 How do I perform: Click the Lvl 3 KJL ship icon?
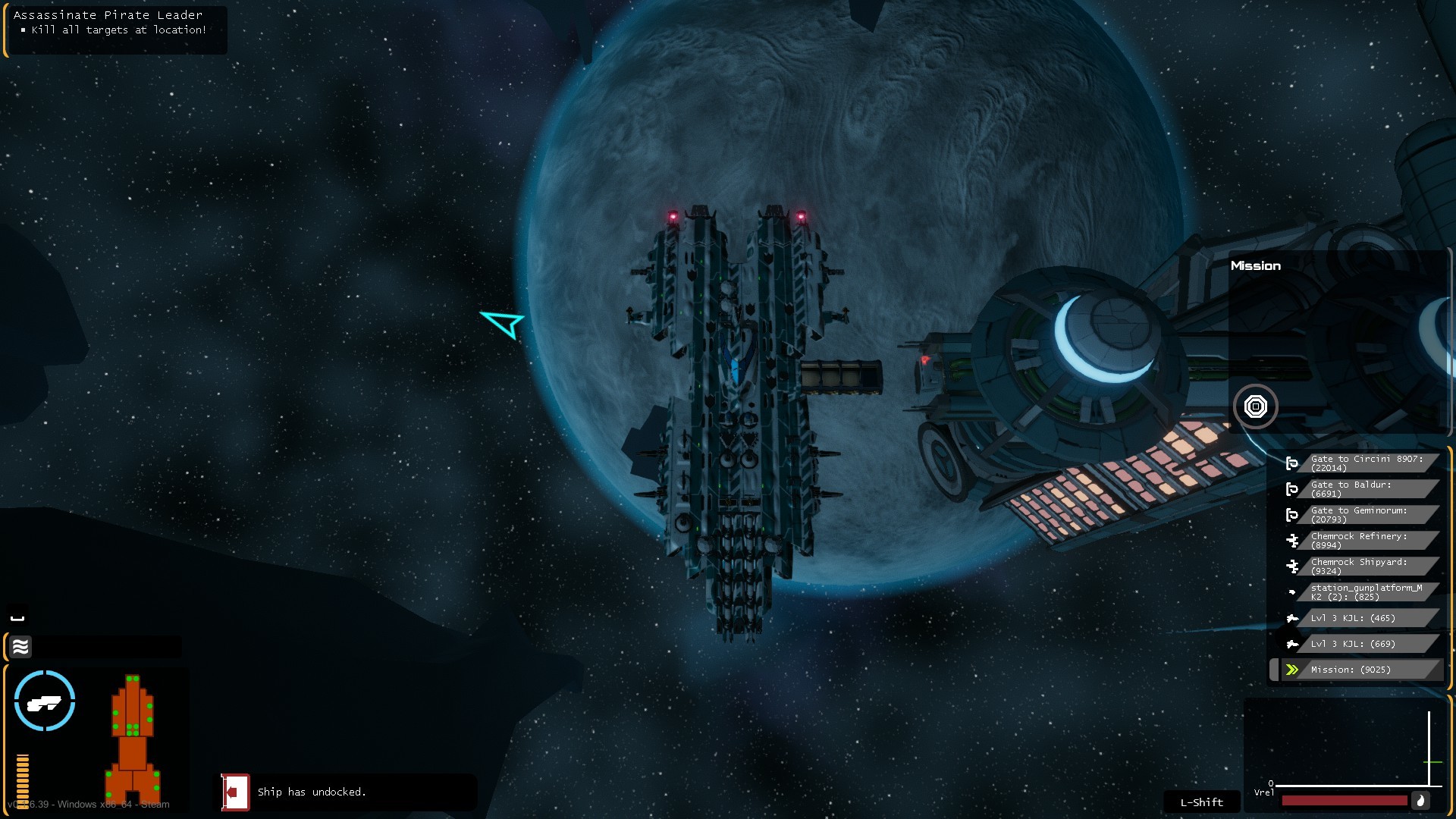click(x=1294, y=618)
